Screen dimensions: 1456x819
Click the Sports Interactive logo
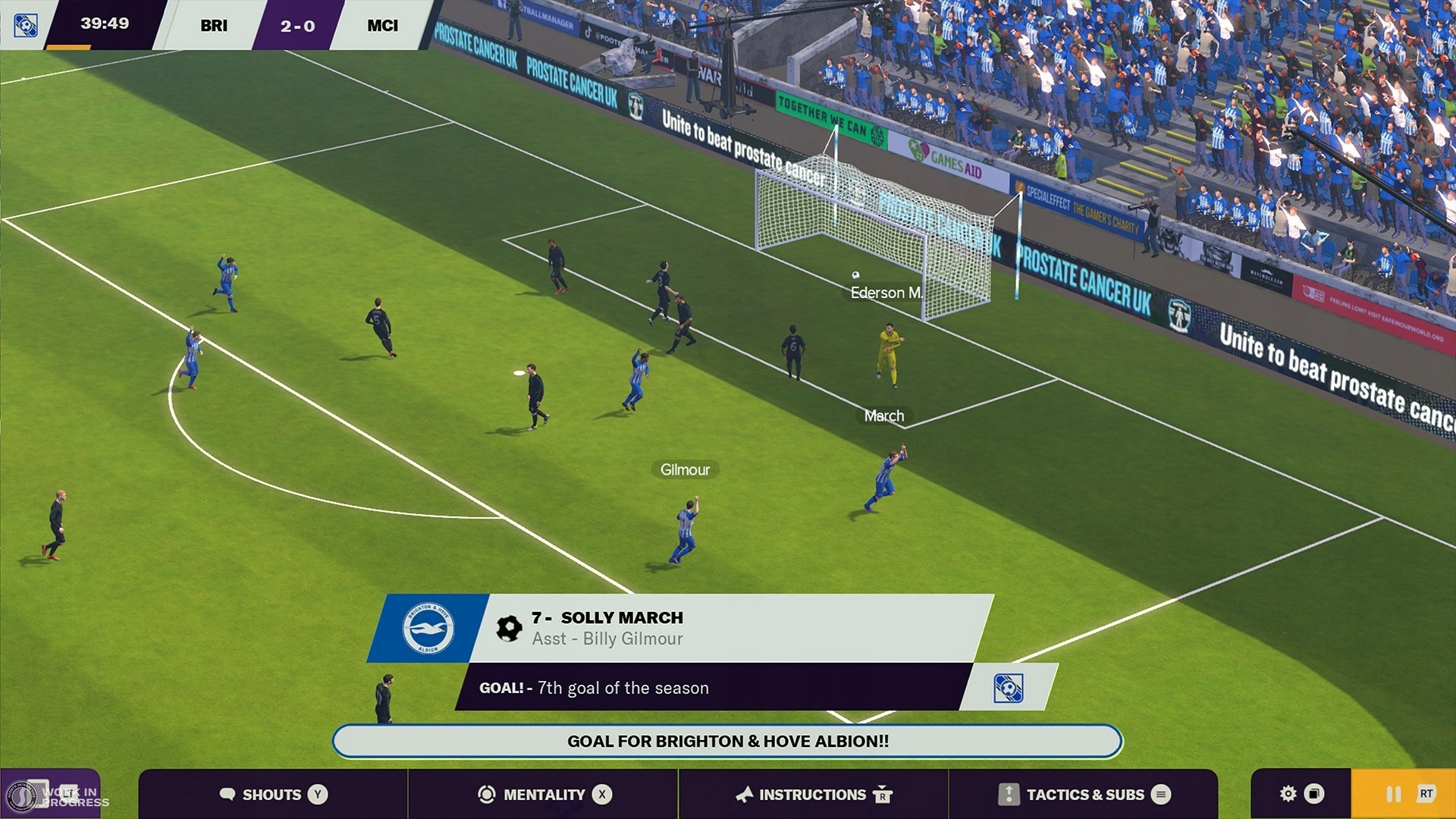click(x=23, y=795)
